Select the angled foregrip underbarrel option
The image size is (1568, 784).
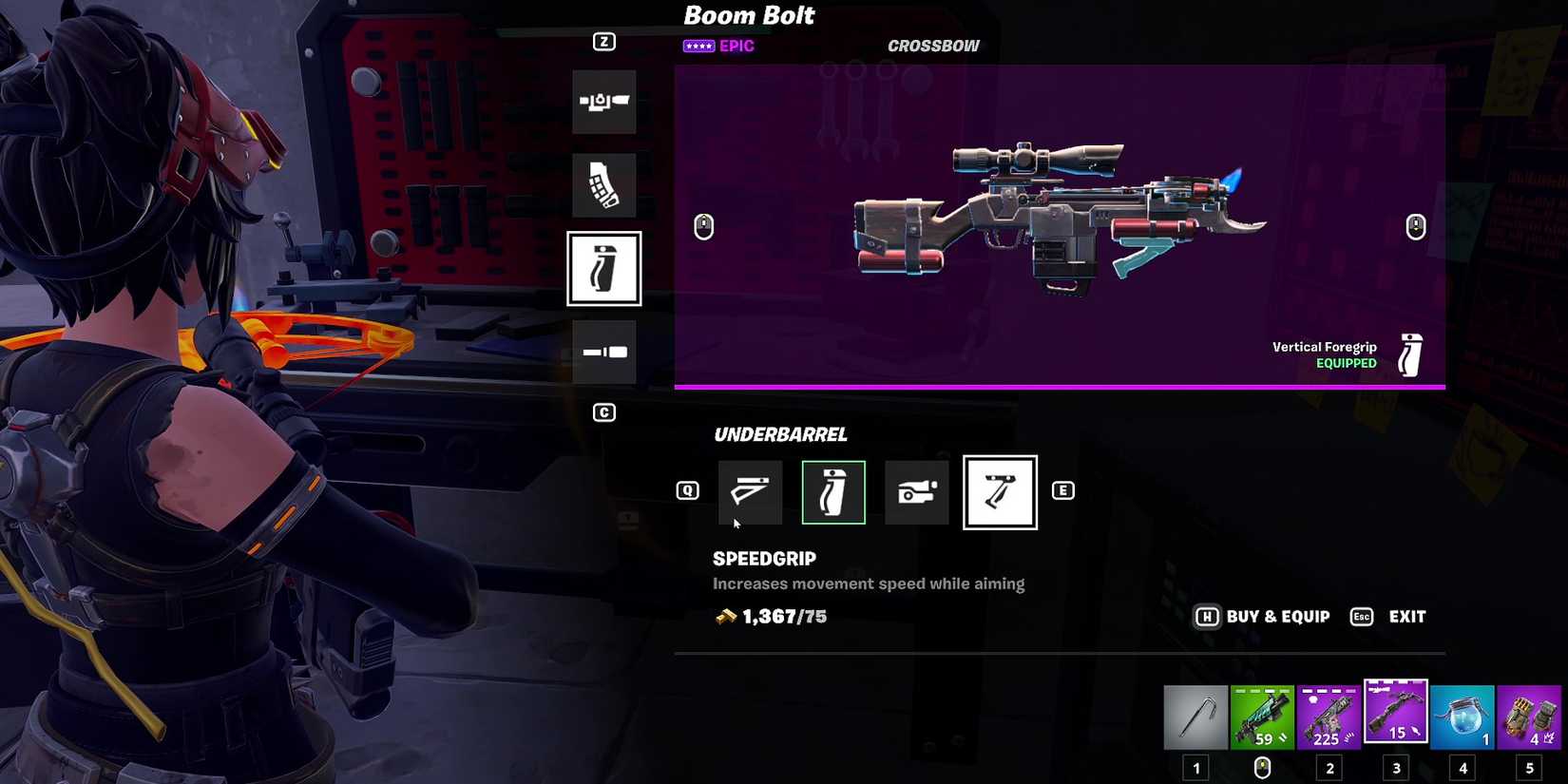coord(750,492)
